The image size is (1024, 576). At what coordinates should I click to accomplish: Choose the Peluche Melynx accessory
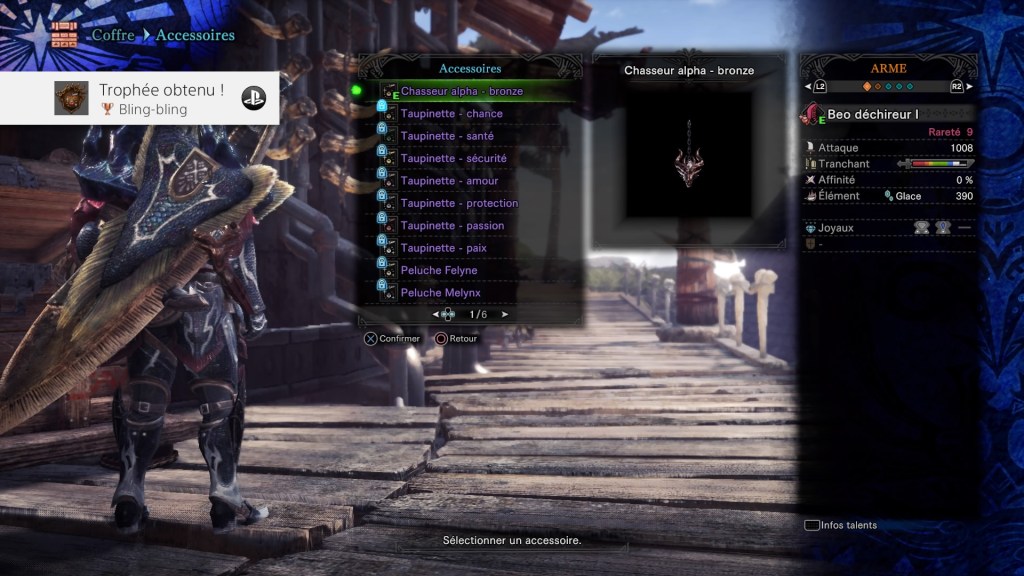point(440,293)
